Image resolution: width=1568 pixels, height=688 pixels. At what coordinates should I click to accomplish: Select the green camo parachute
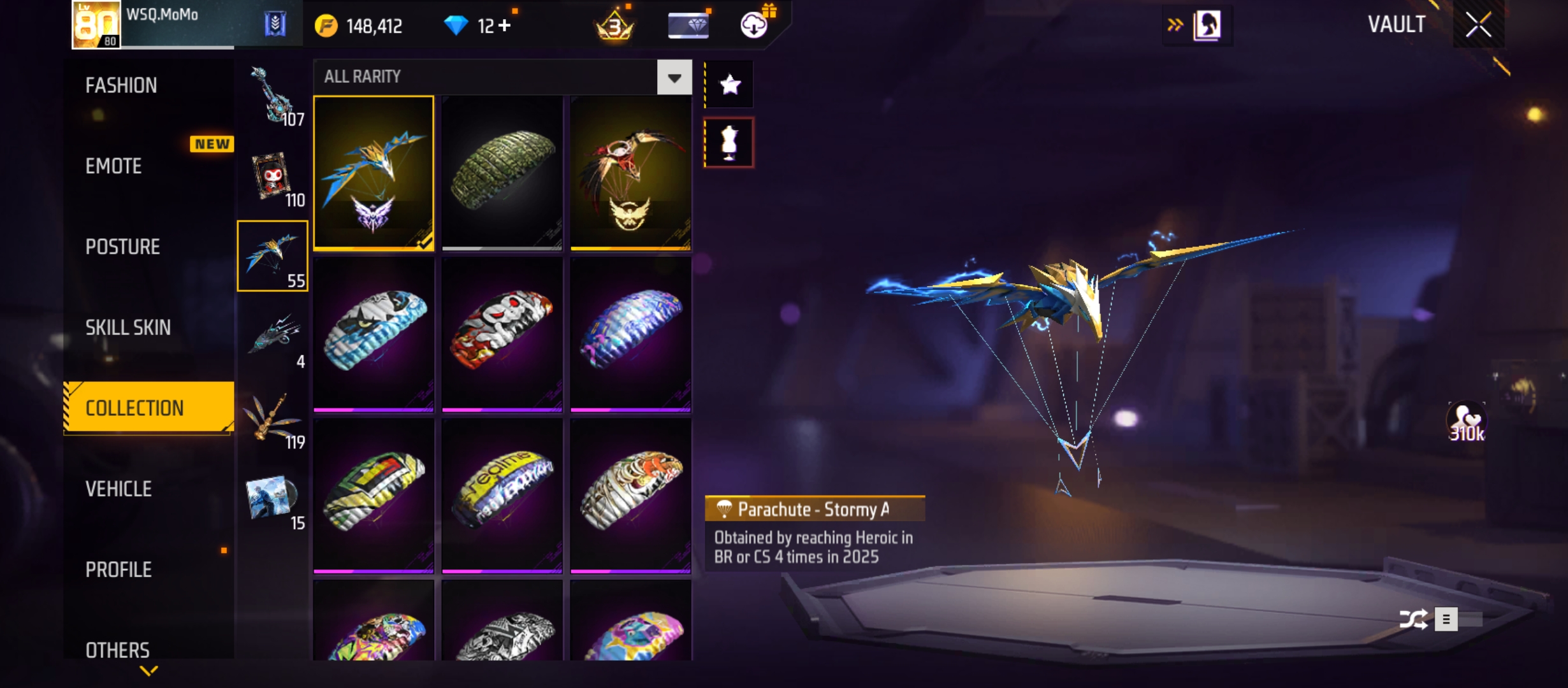[x=502, y=172]
